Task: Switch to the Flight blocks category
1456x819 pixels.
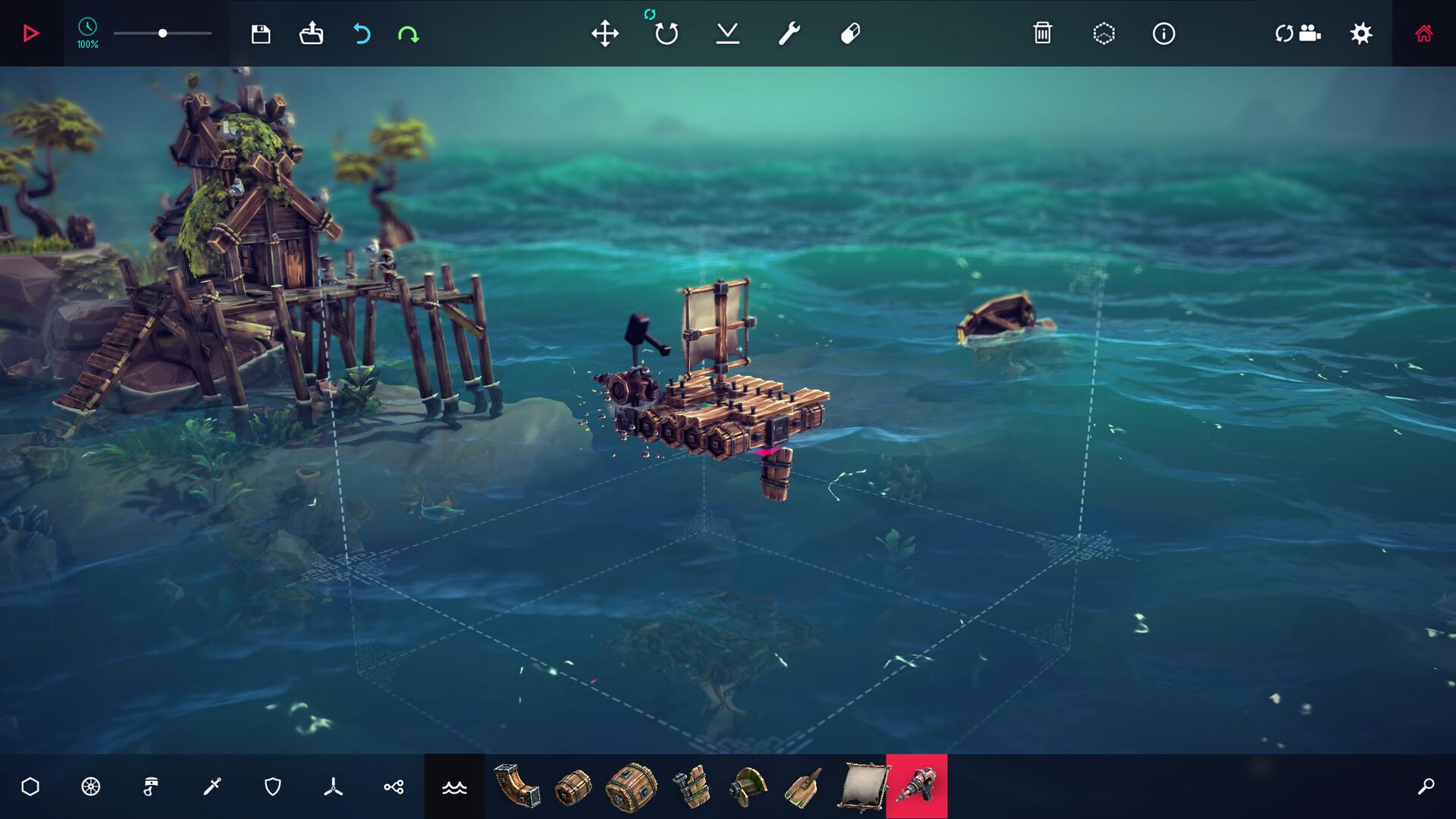Action: 334,786
